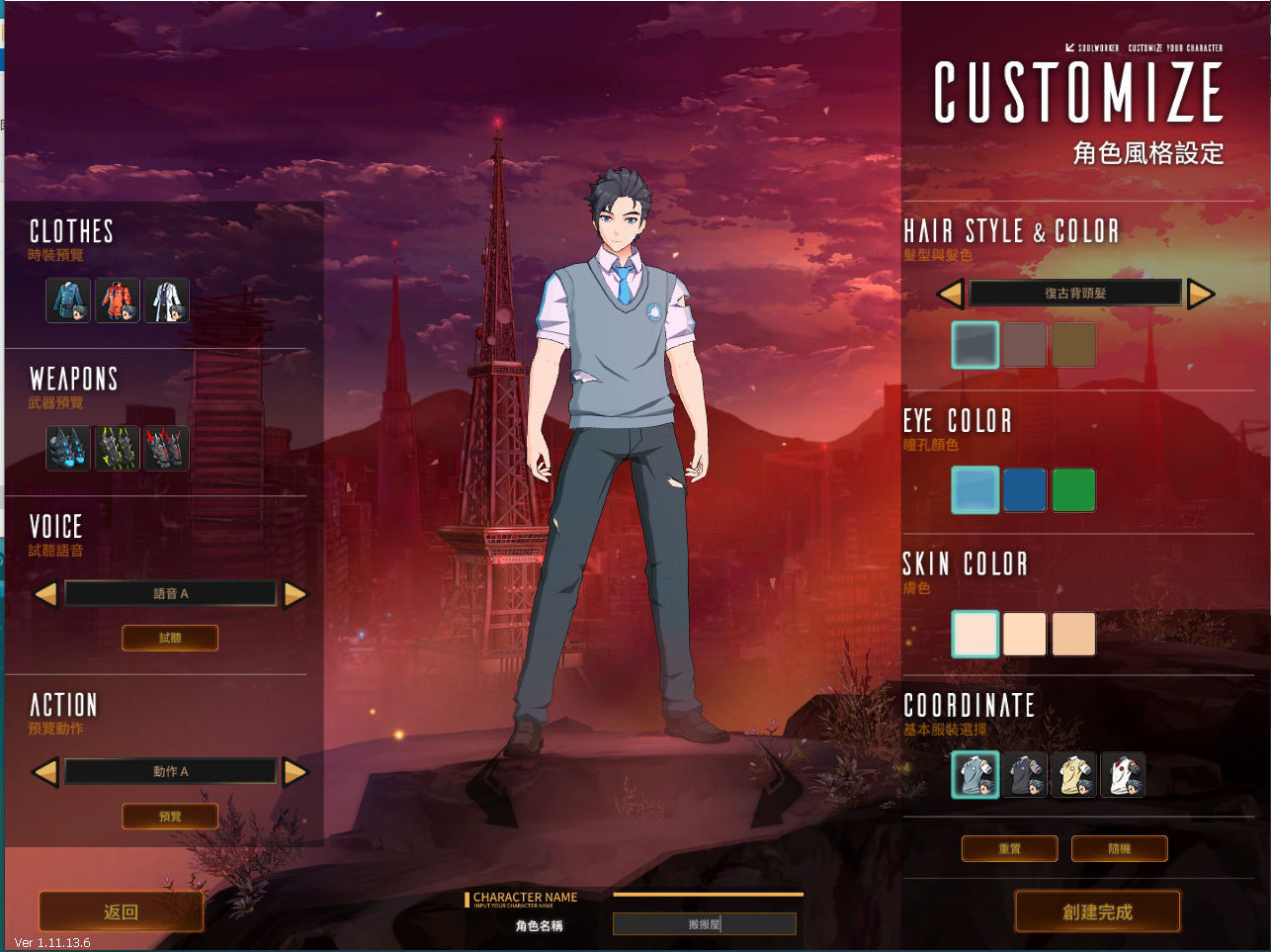This screenshot has width=1271, height=952.
Task: Play the voice sample with 試聽 button
Action: 170,639
